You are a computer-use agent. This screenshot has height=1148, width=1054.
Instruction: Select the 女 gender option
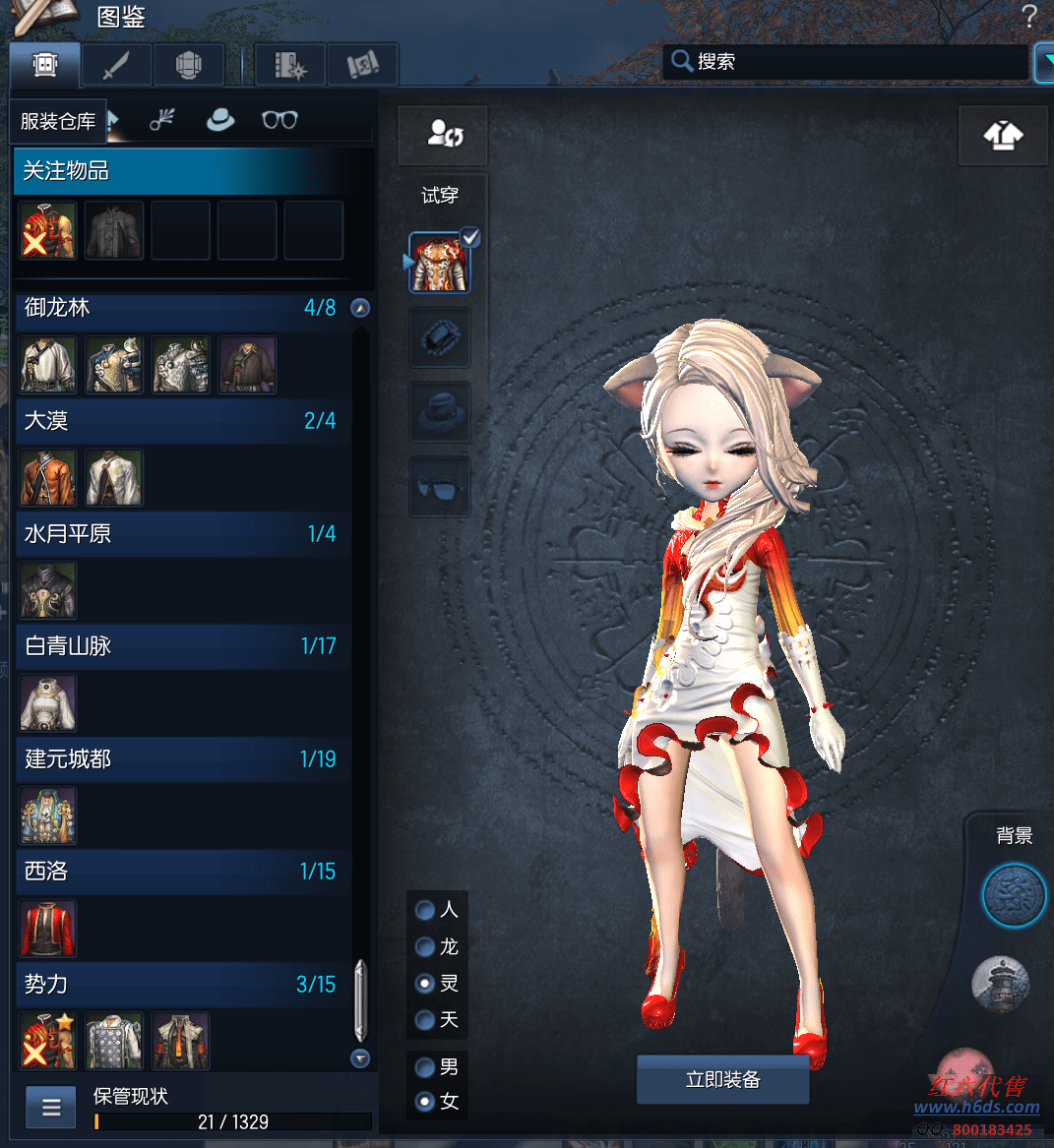click(x=426, y=1102)
